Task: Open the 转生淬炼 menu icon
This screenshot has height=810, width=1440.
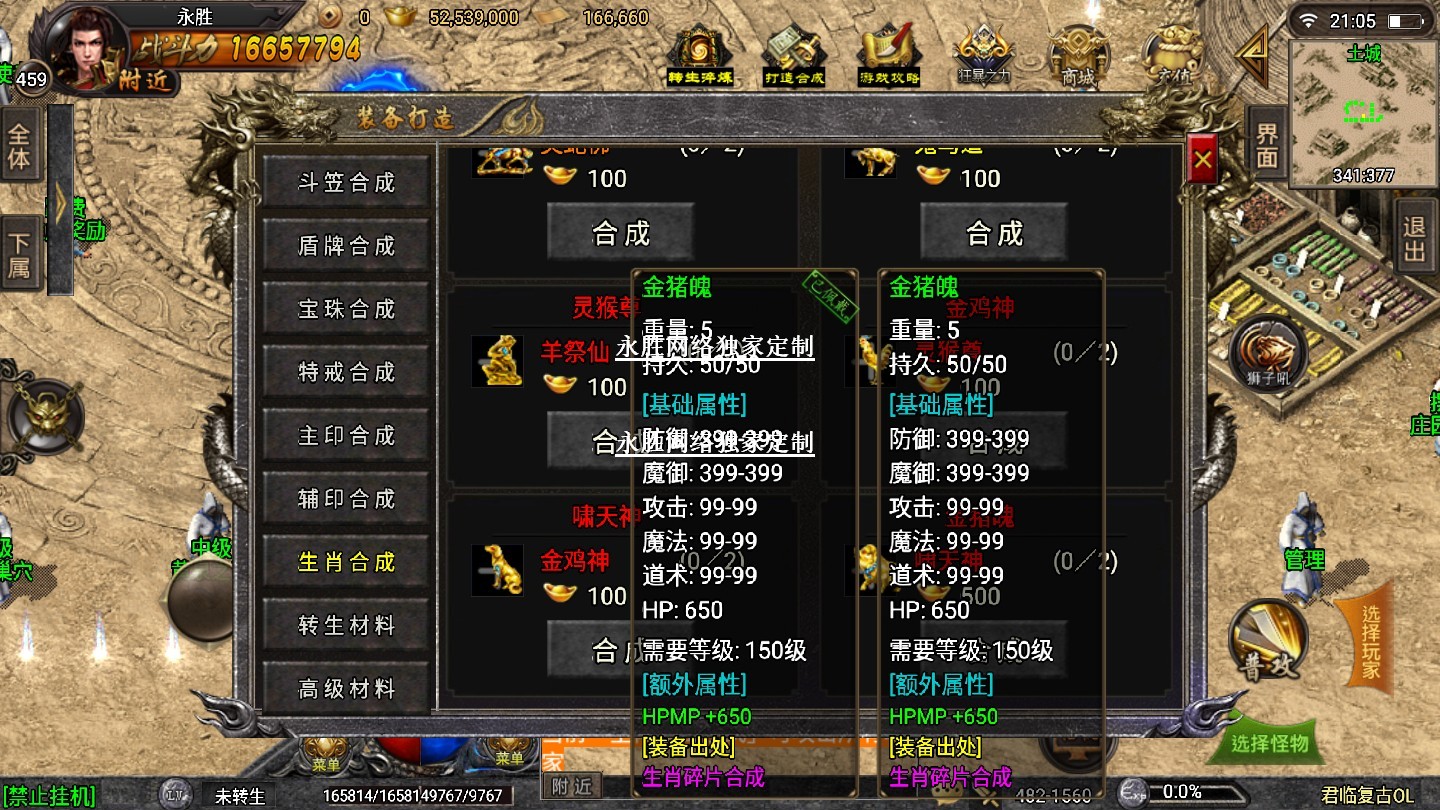Action: pyautogui.click(x=699, y=55)
